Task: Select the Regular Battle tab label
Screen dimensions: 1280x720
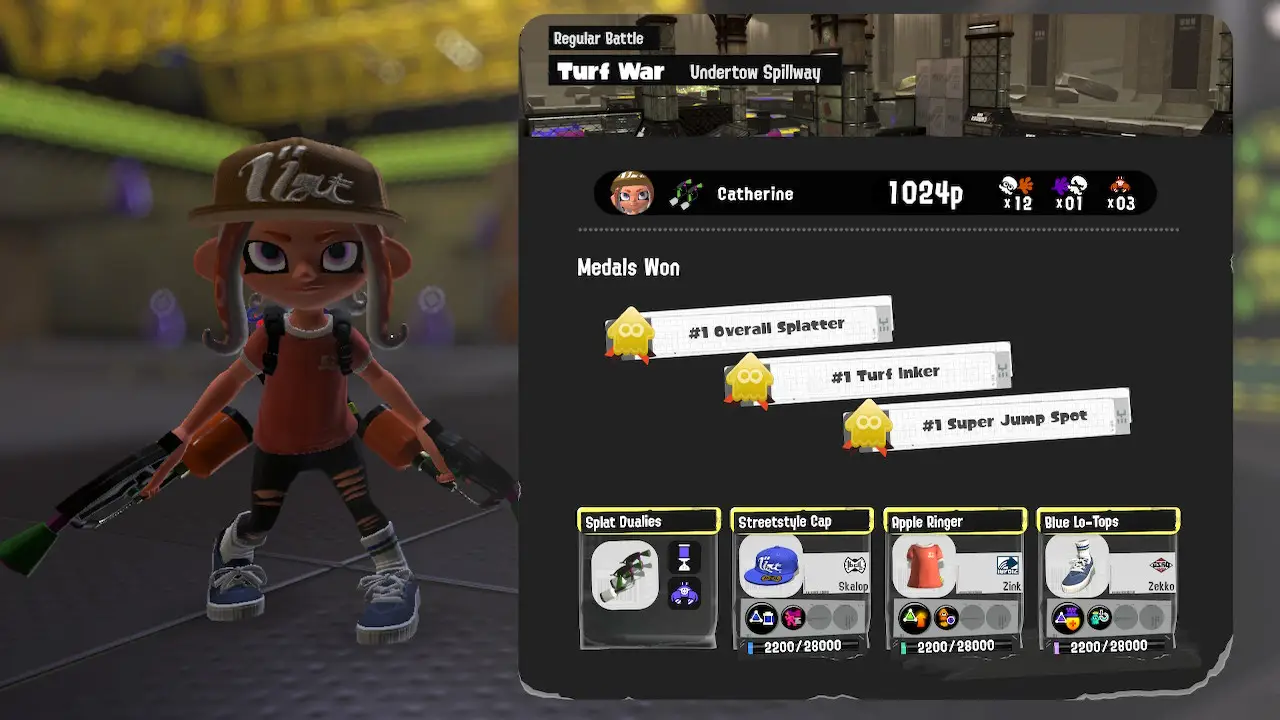Action: [x=597, y=38]
